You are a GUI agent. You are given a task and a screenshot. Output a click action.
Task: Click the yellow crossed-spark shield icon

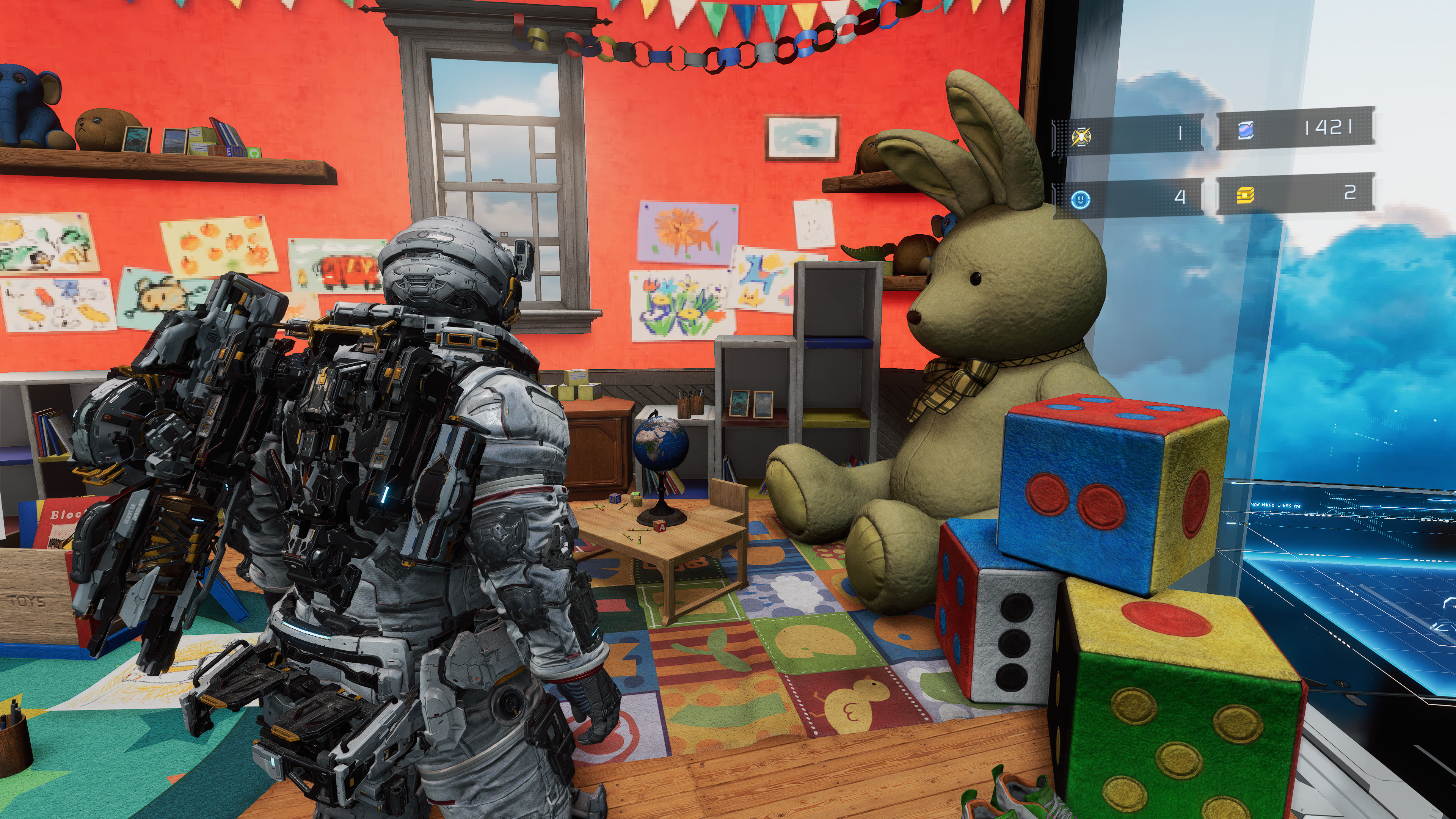point(1081,137)
